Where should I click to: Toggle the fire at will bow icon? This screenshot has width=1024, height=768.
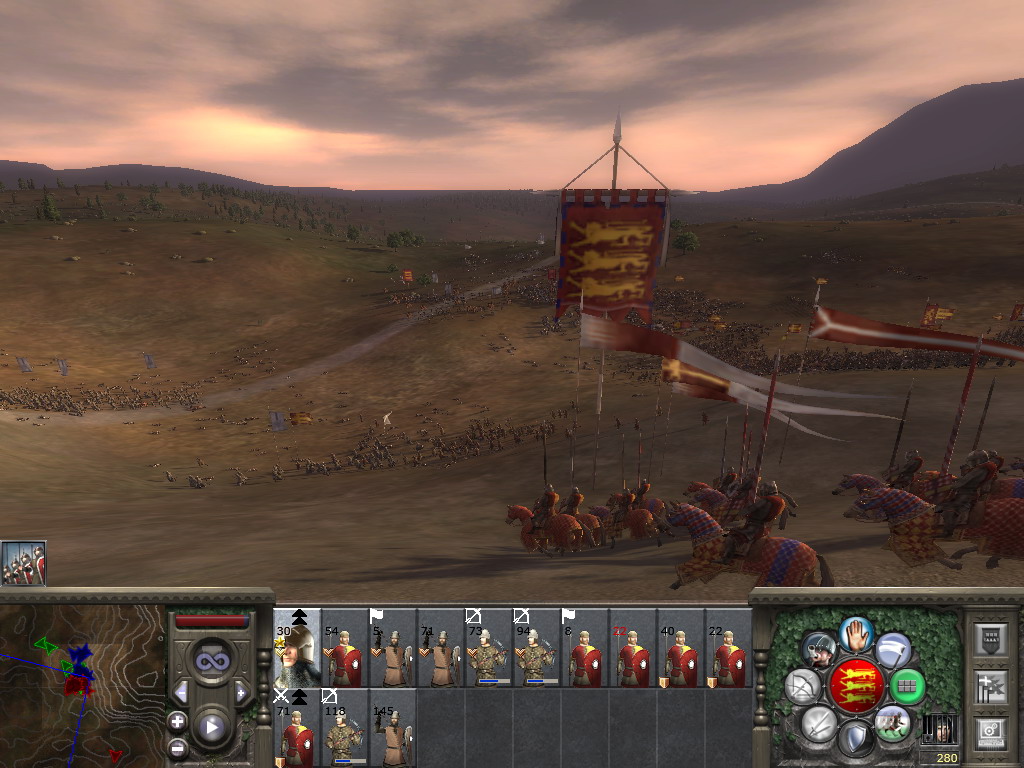pyautogui.click(x=802, y=686)
